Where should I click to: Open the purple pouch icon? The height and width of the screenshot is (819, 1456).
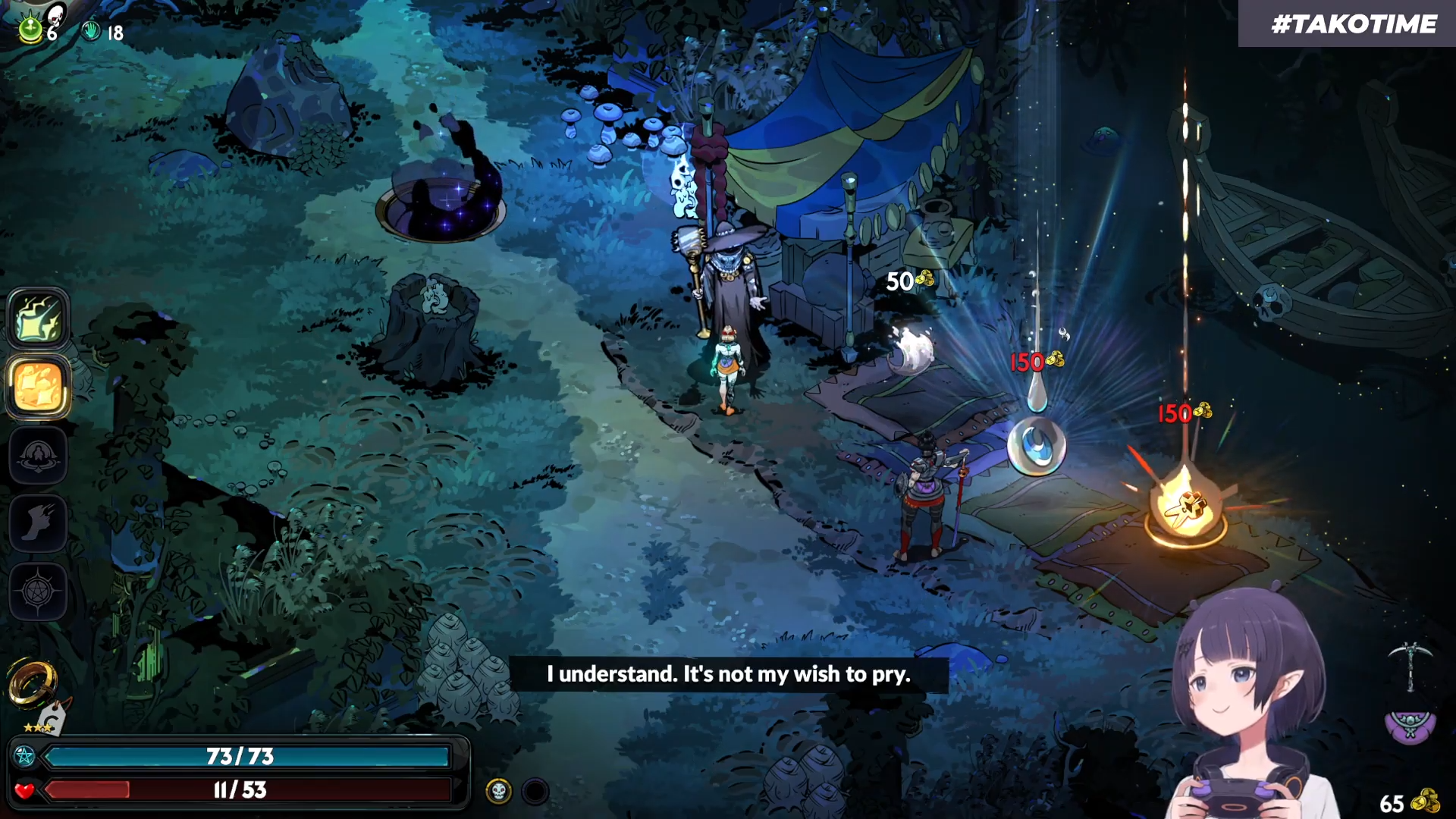click(1410, 726)
